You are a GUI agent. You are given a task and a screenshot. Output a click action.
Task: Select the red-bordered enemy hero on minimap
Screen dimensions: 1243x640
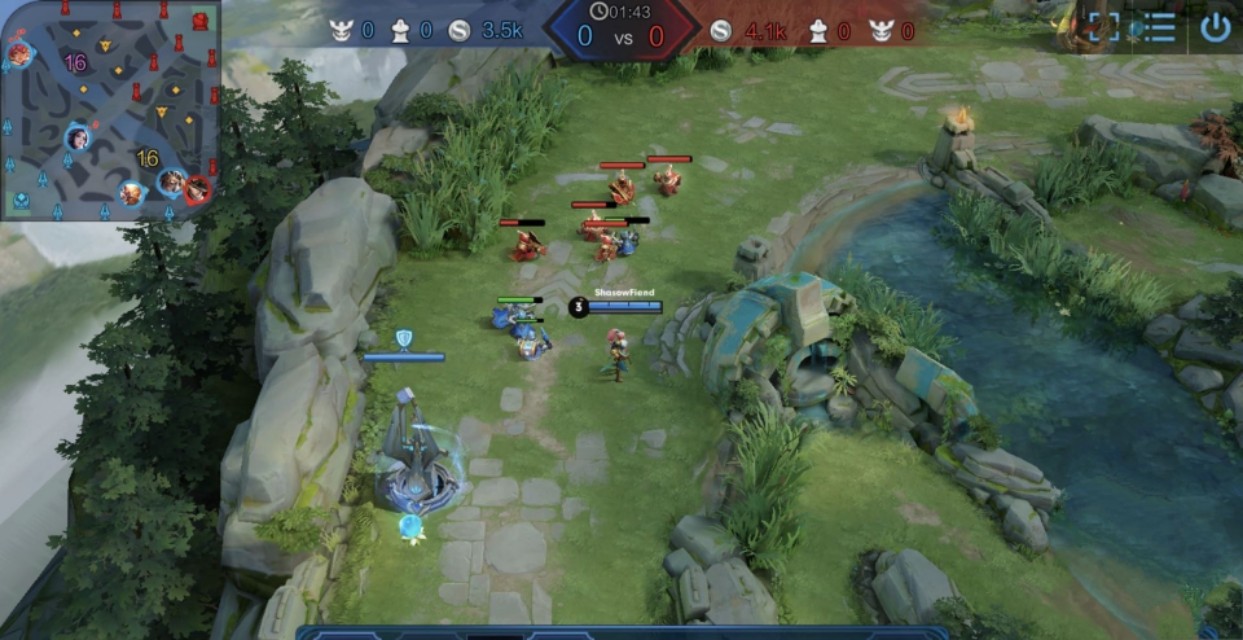pyautogui.click(x=197, y=187)
